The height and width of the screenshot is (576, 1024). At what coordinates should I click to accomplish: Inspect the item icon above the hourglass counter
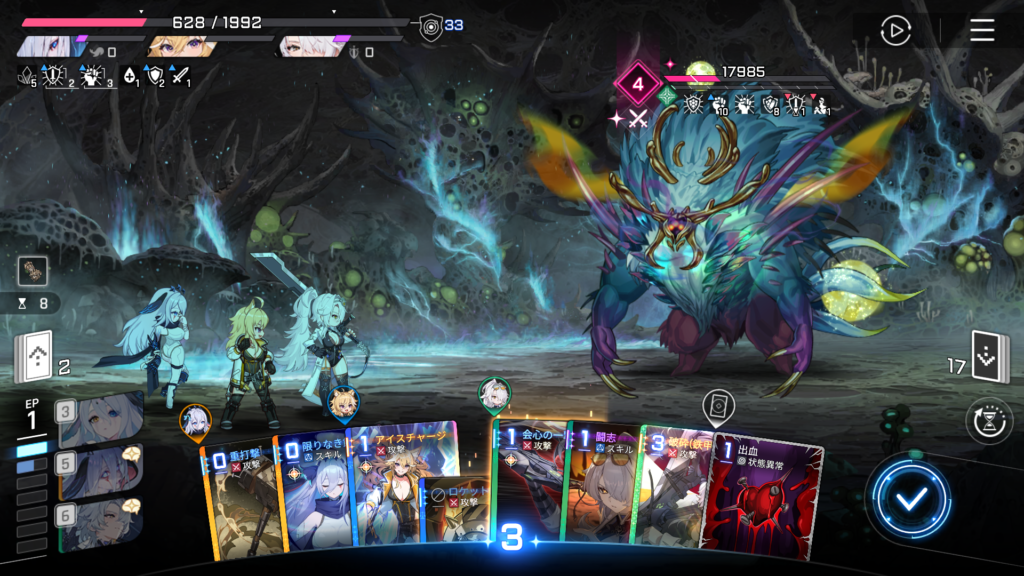[32, 270]
